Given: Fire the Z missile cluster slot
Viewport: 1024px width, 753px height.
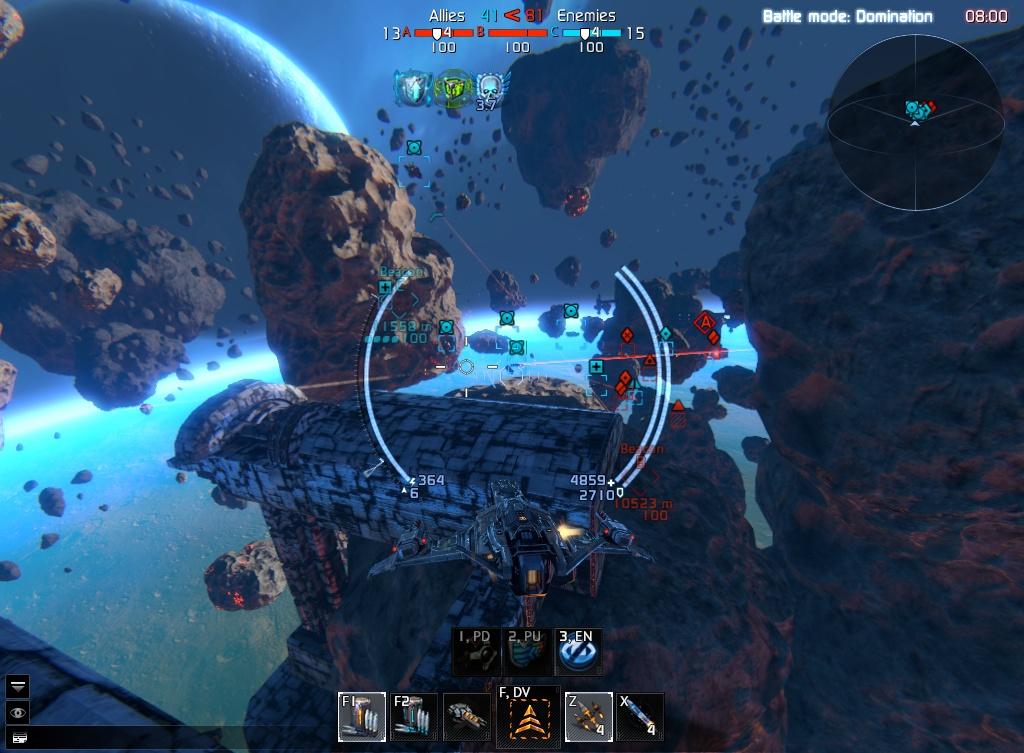Looking at the screenshot, I should point(588,716).
